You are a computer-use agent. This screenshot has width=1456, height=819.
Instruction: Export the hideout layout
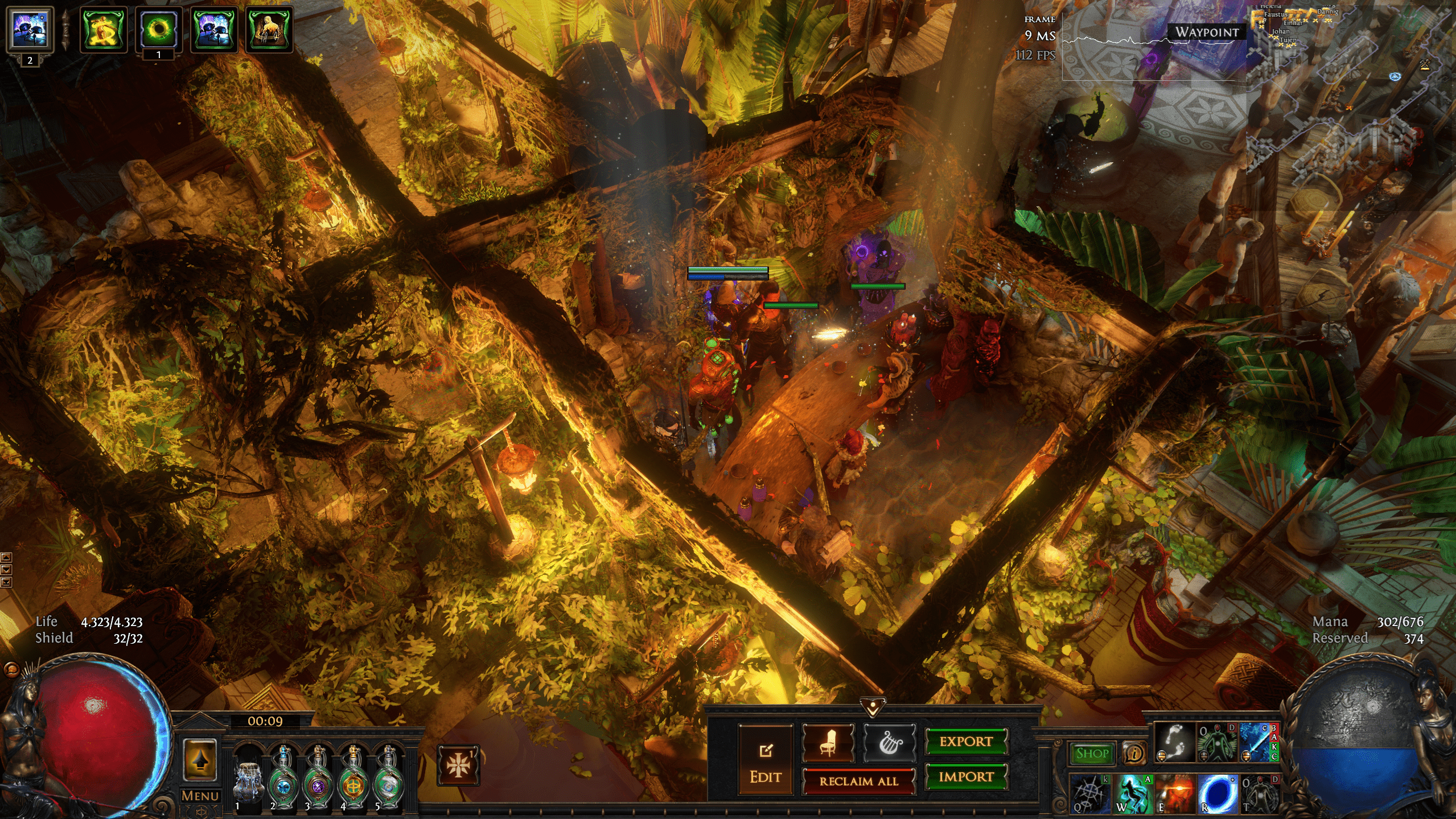pyautogui.click(x=966, y=742)
